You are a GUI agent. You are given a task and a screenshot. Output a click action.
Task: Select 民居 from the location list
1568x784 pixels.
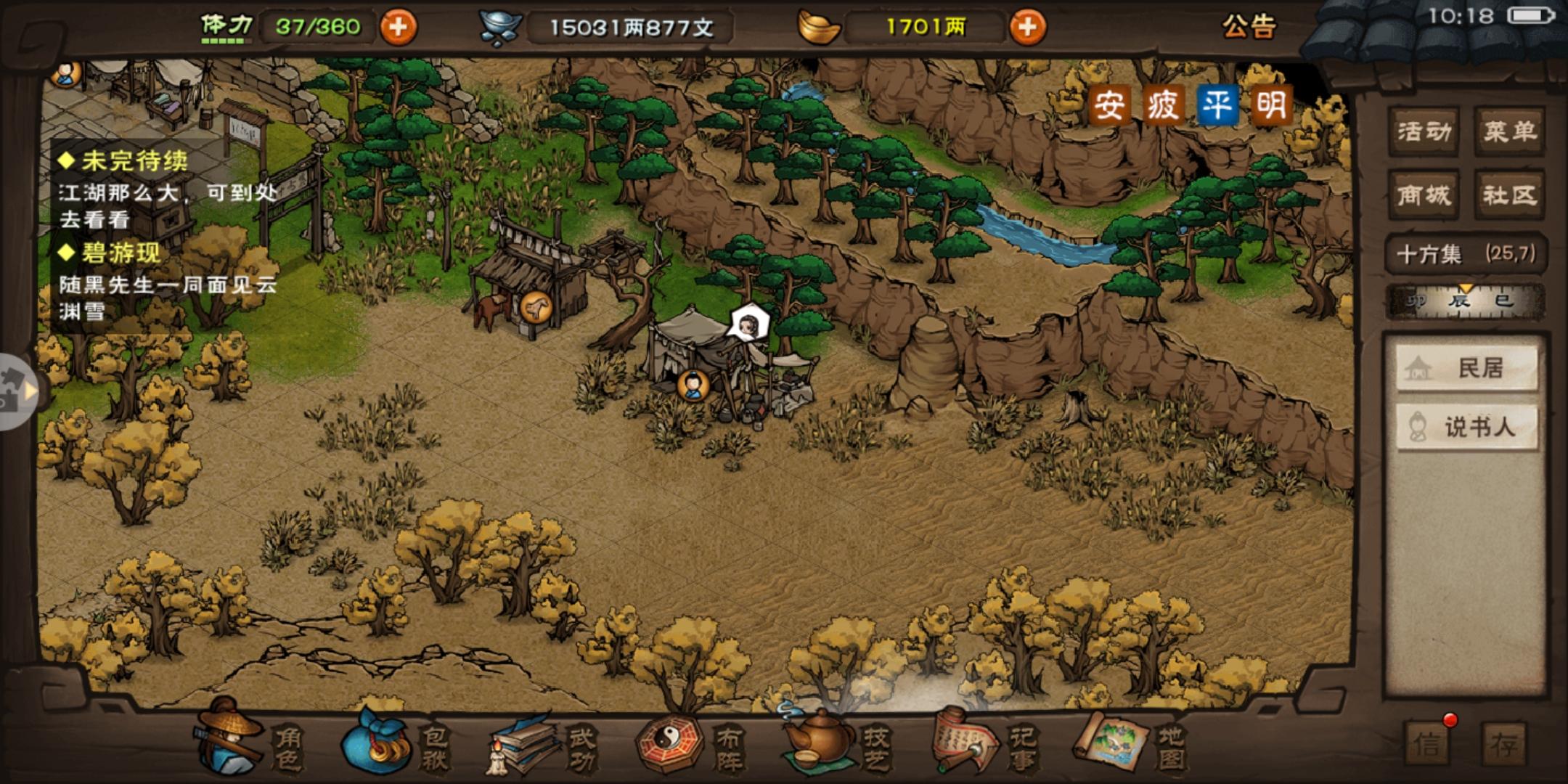pyautogui.click(x=1466, y=368)
